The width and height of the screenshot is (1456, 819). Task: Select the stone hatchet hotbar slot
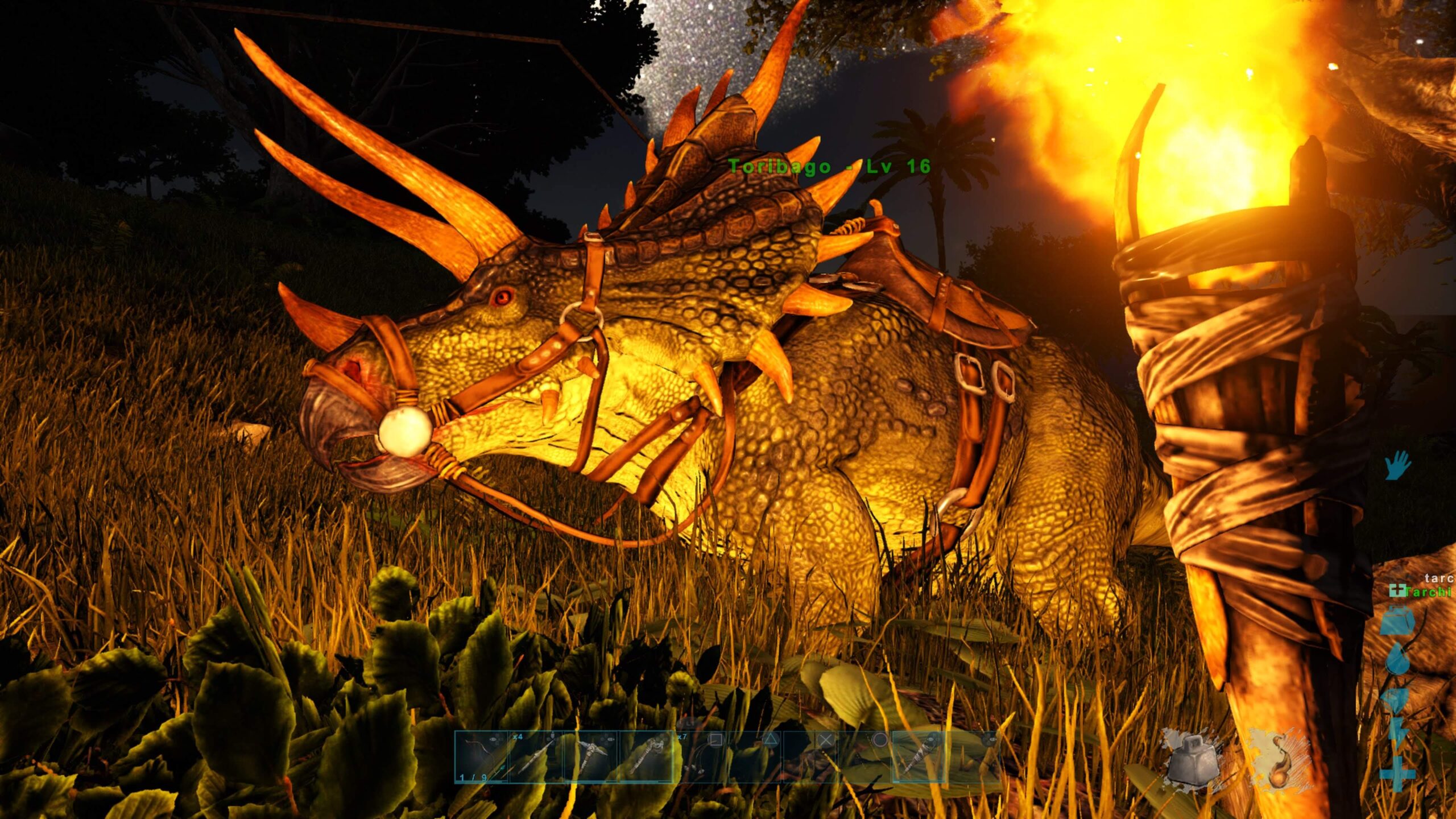point(646,757)
